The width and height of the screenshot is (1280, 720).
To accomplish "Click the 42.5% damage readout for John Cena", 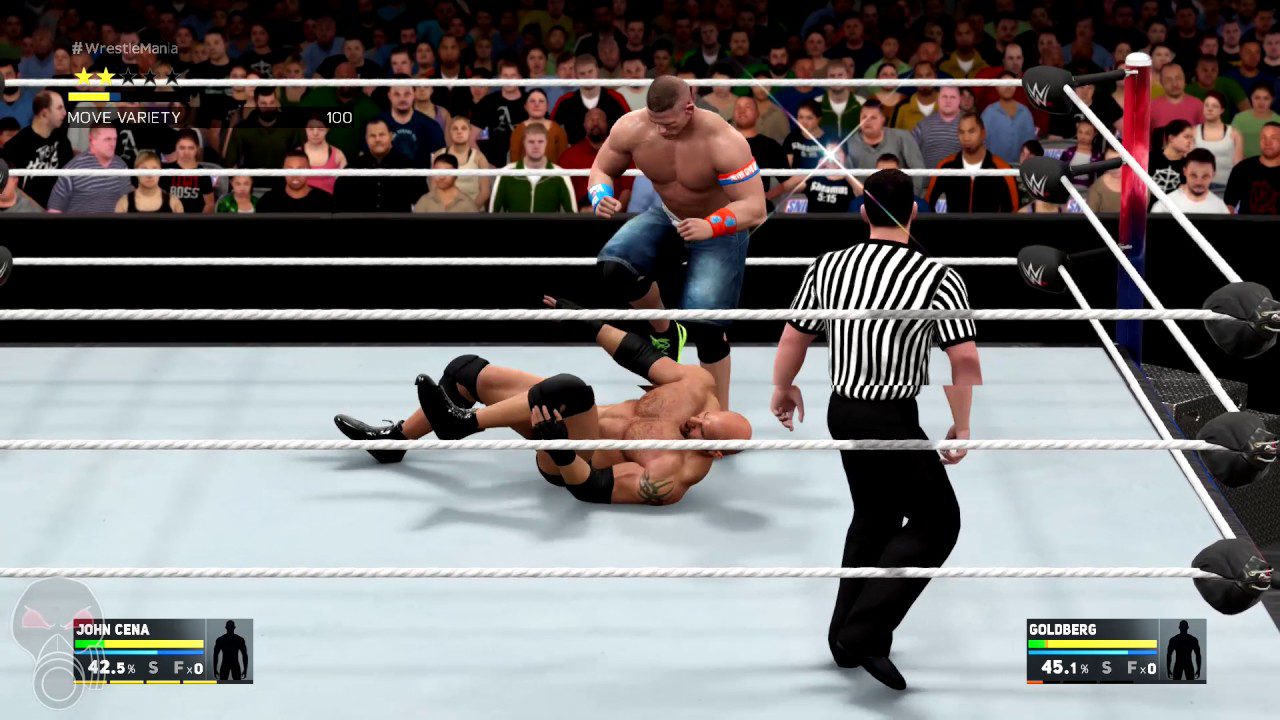I will [x=111, y=668].
